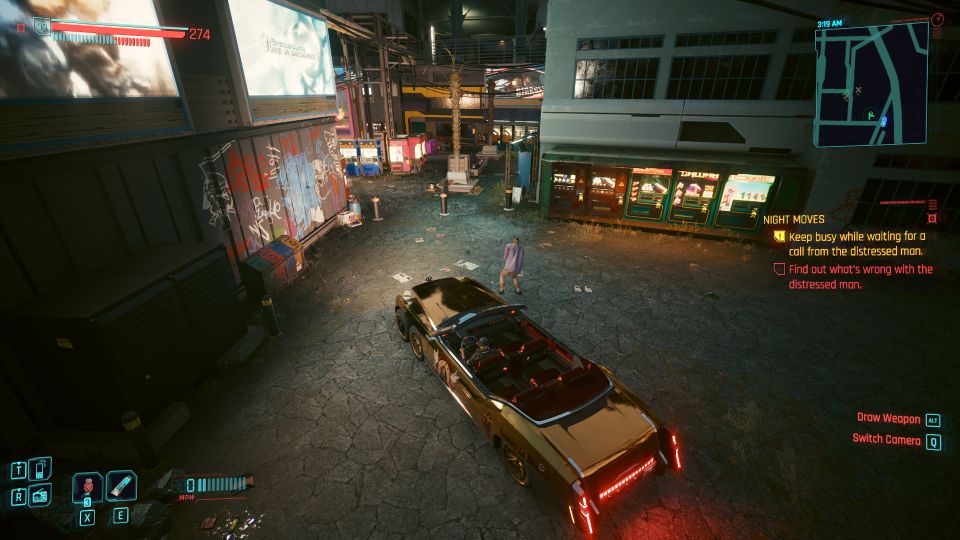Open the radio icon

[41, 495]
